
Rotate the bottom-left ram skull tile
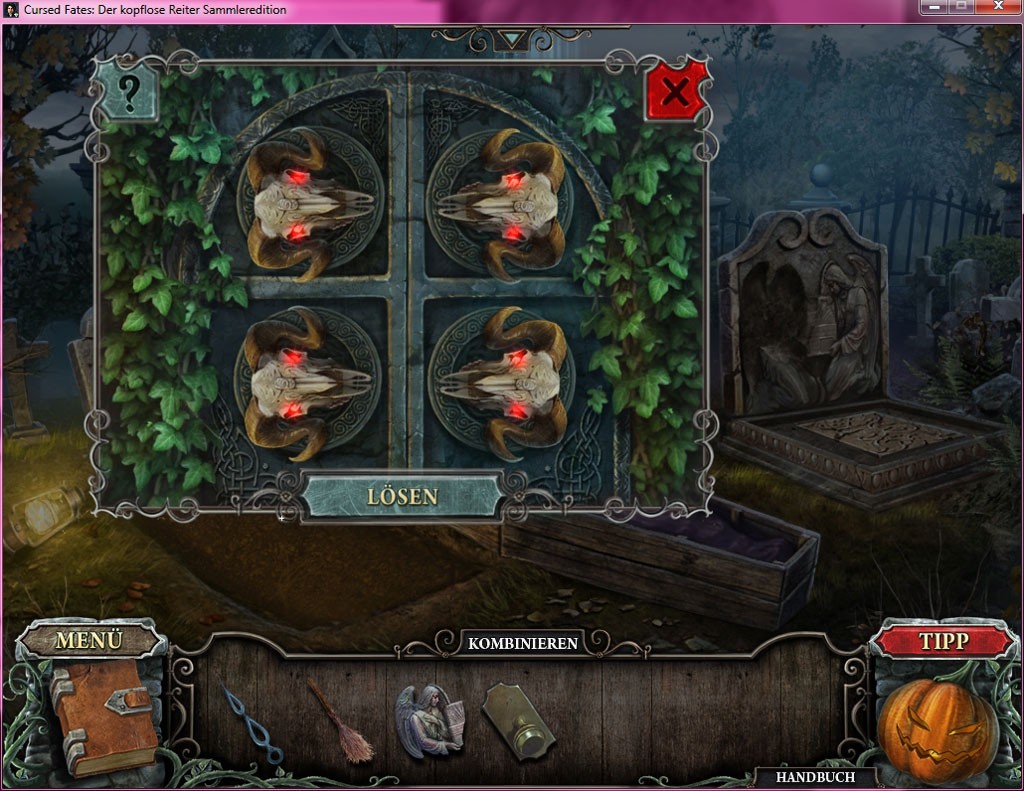coord(307,383)
